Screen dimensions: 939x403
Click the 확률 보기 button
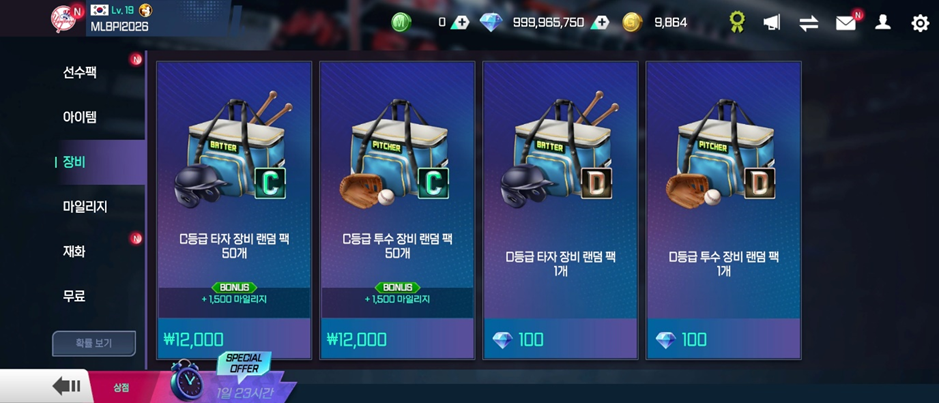point(94,343)
